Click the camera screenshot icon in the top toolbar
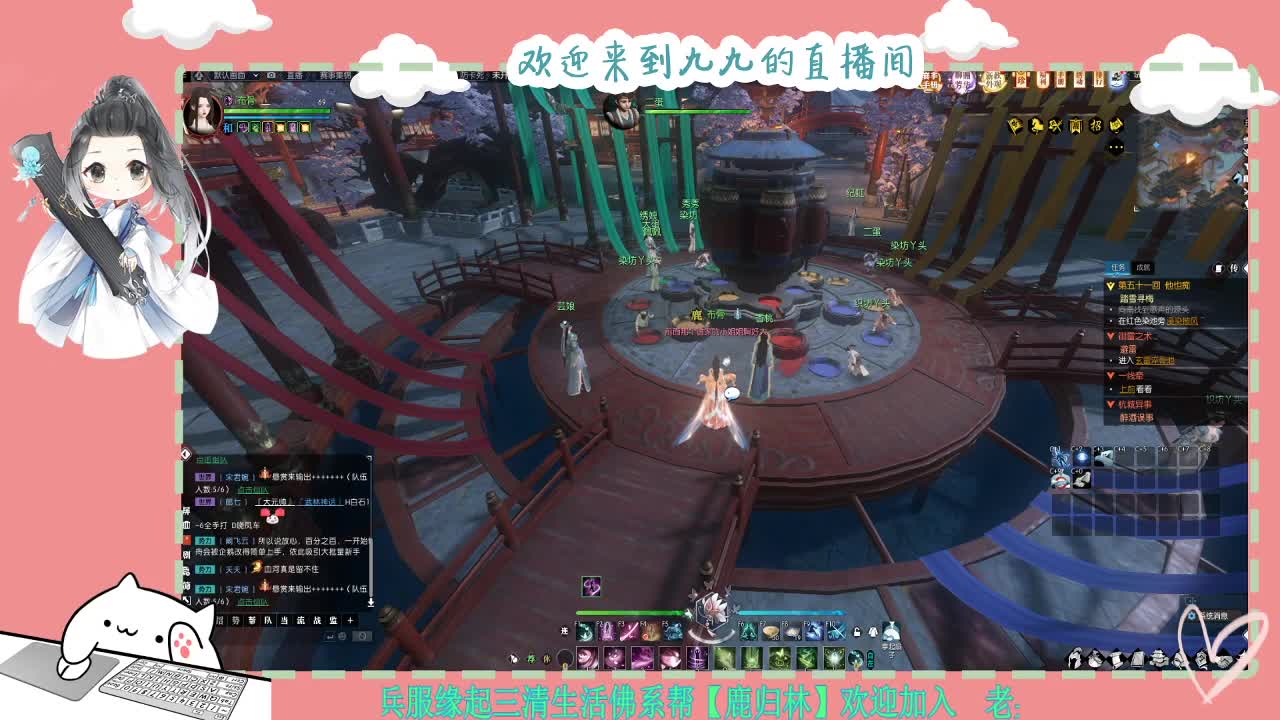The width and height of the screenshot is (1280, 720). click(x=271, y=75)
